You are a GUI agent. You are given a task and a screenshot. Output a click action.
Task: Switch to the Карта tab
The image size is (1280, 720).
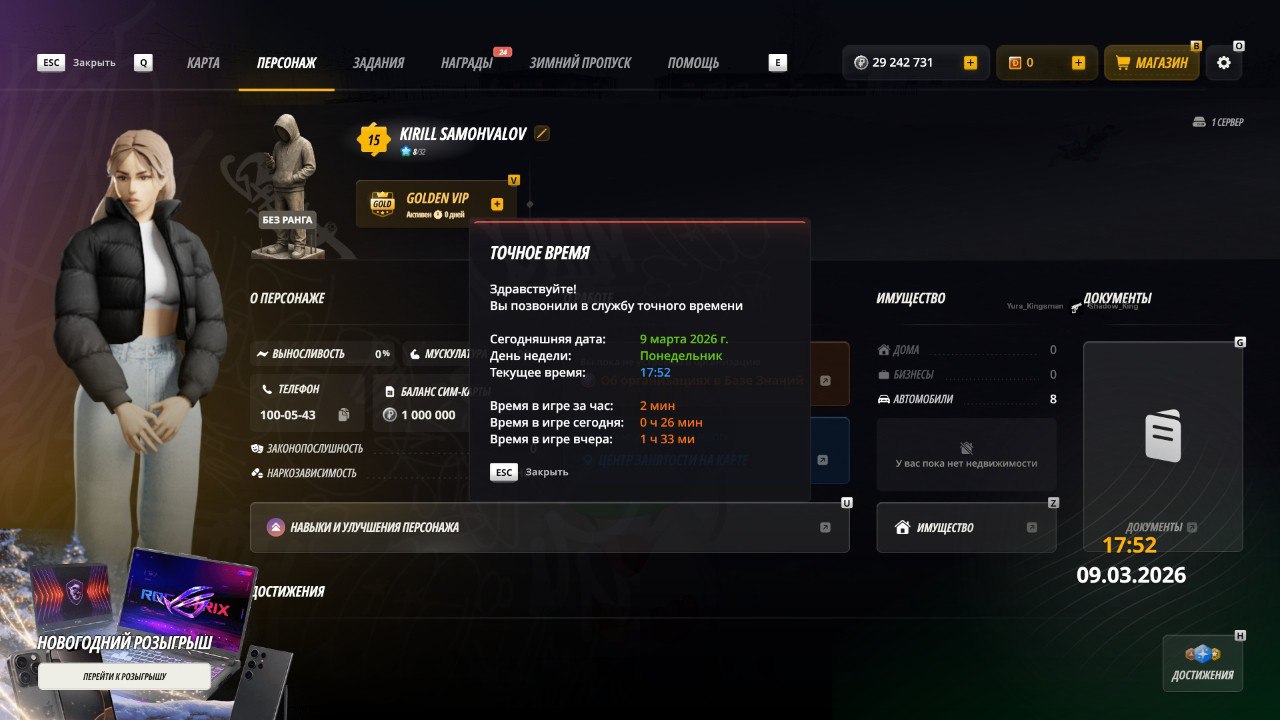(203, 63)
